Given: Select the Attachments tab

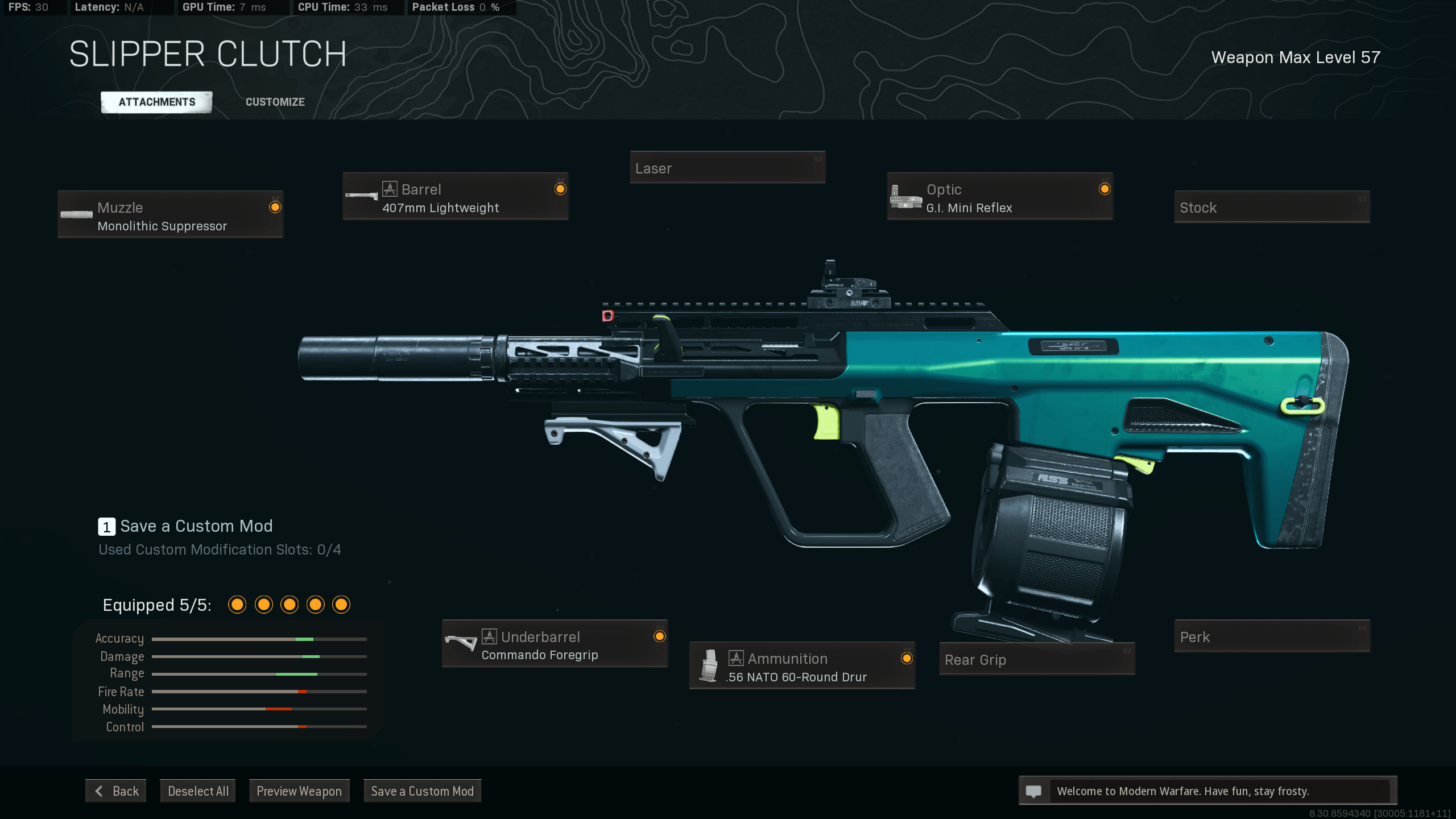Looking at the screenshot, I should tap(156, 102).
